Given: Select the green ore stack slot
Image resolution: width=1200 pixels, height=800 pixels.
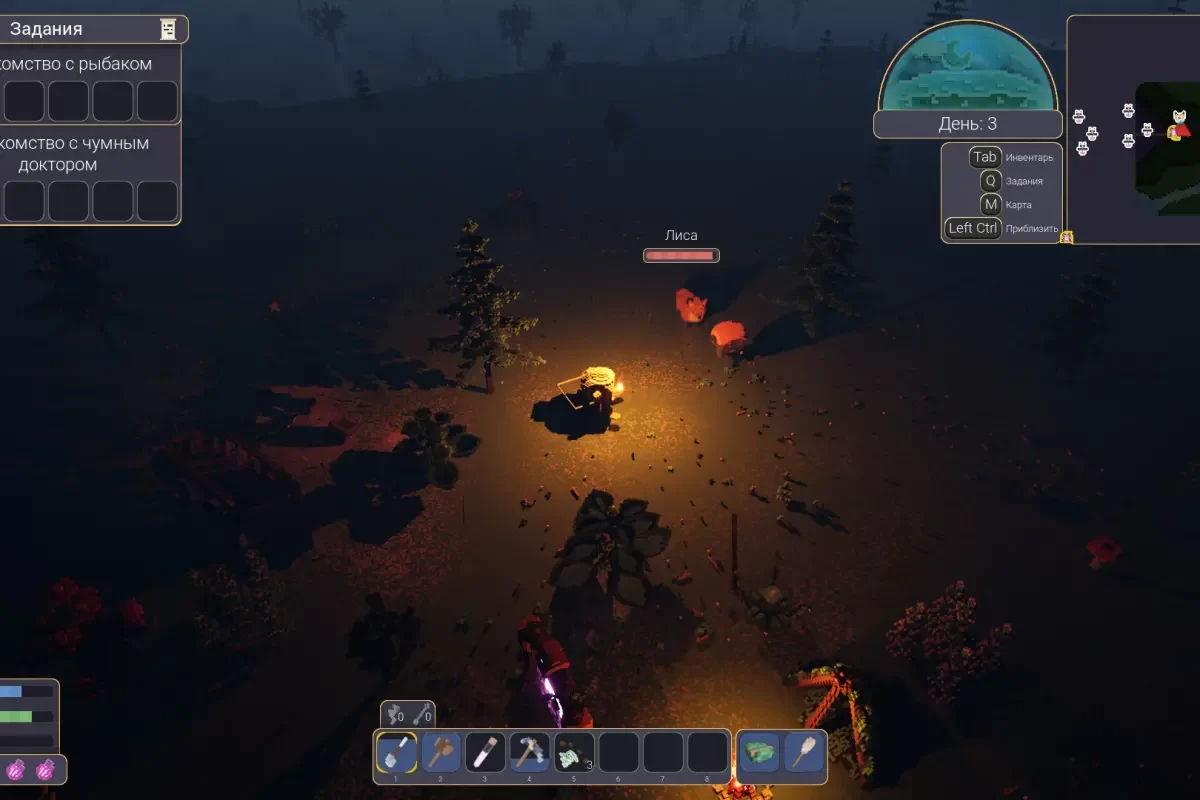Looking at the screenshot, I should tap(574, 752).
